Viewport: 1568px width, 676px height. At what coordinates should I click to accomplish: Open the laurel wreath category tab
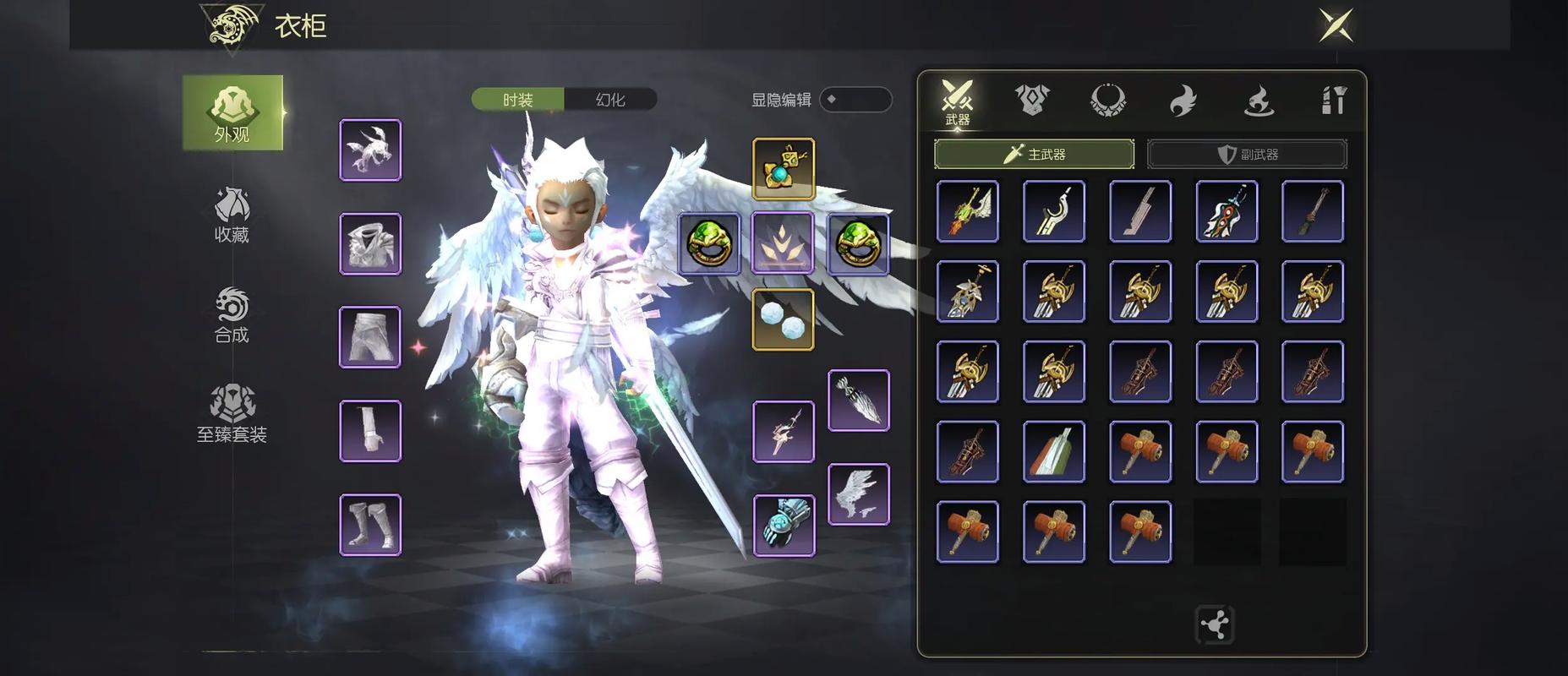[1107, 101]
